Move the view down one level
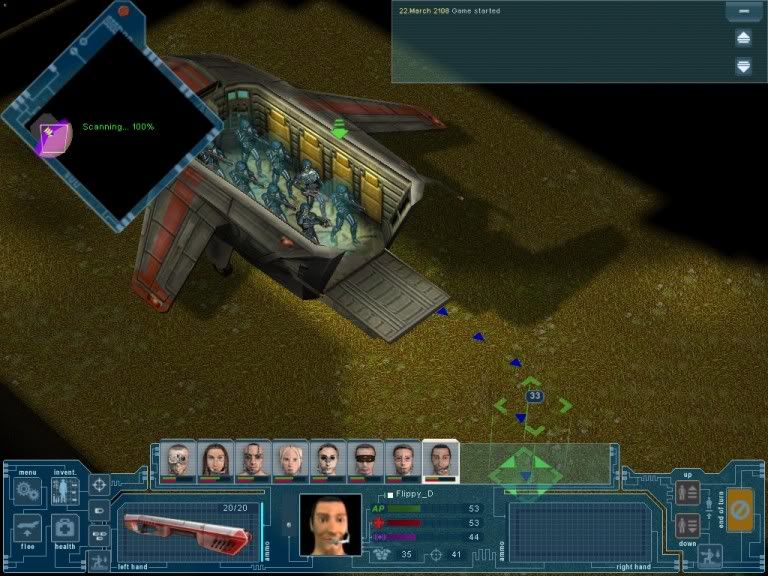768x576 pixels. pos(688,524)
